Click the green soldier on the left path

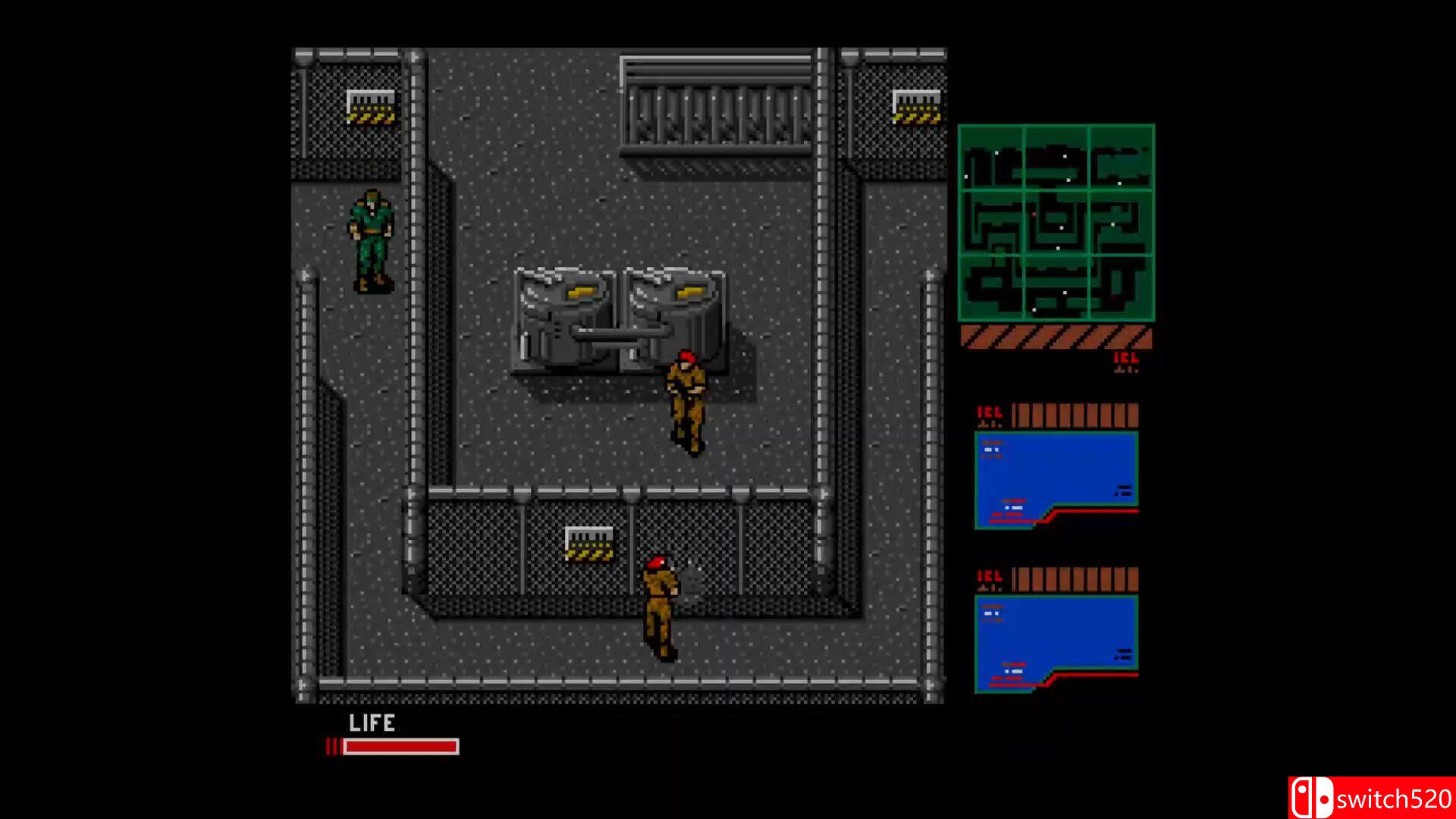373,243
